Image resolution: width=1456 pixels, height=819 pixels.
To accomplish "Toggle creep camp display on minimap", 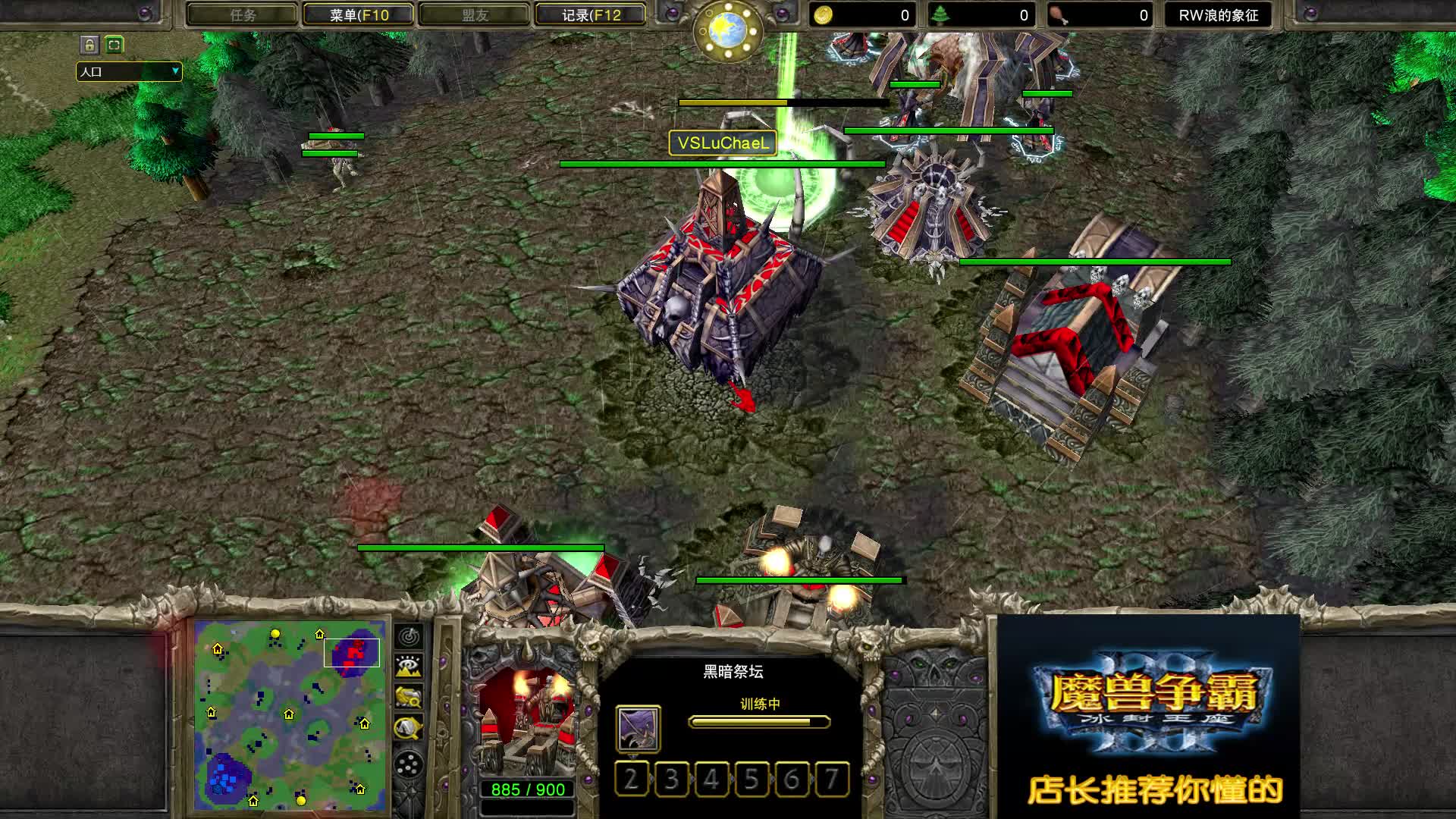I will click(409, 726).
